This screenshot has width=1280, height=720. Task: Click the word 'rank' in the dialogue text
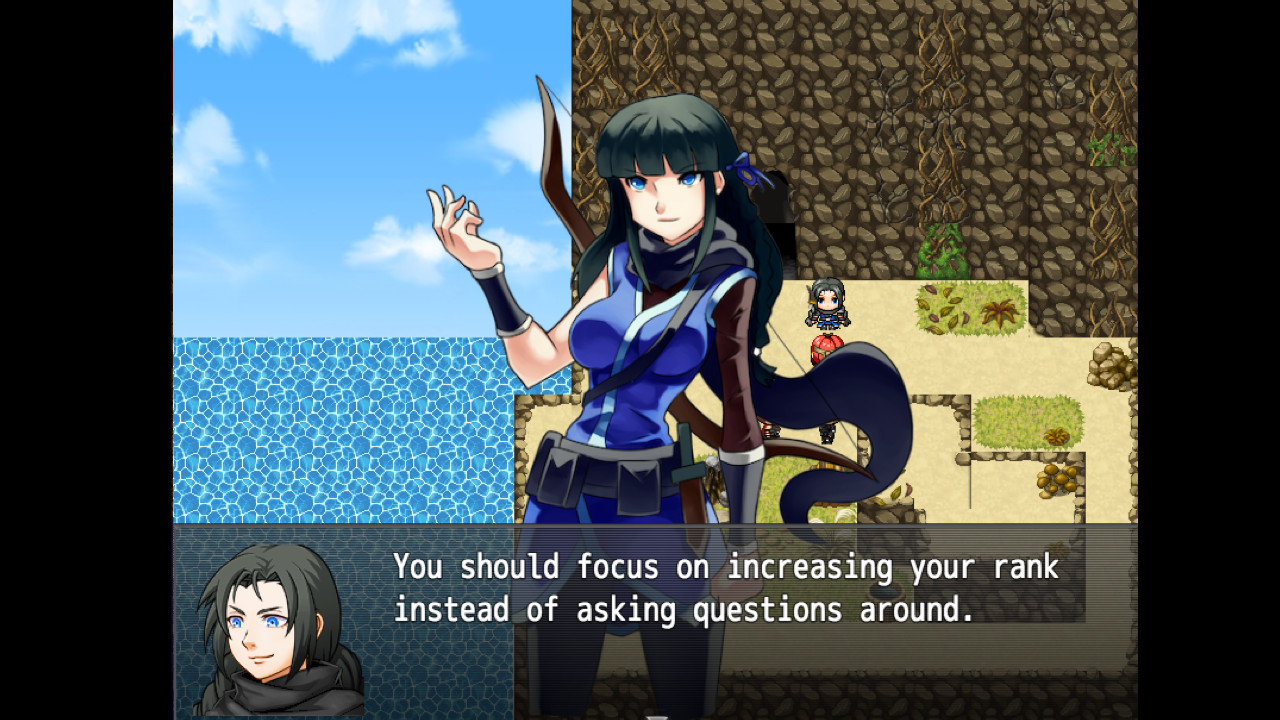1026,567
